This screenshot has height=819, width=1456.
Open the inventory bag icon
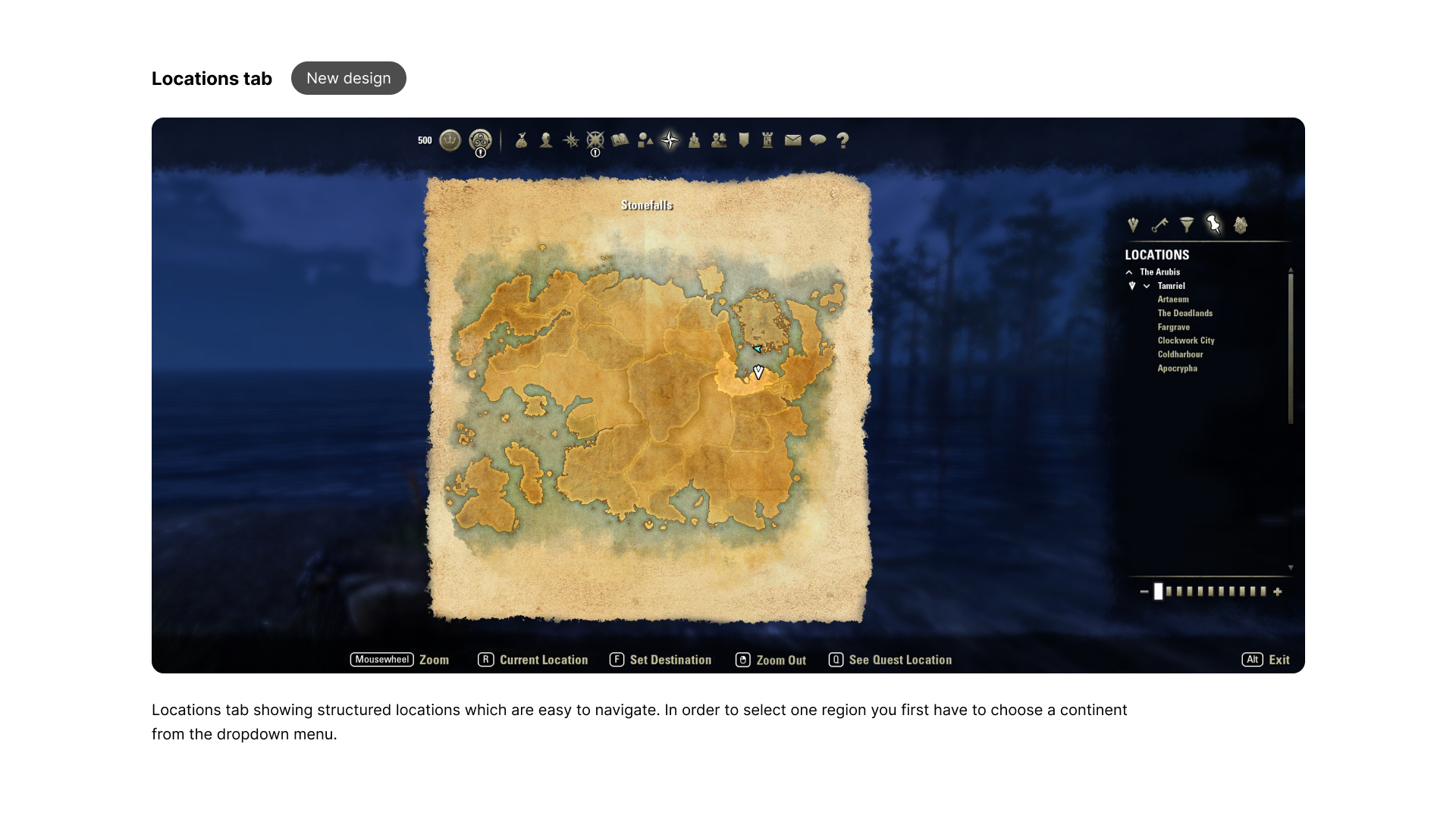point(521,140)
